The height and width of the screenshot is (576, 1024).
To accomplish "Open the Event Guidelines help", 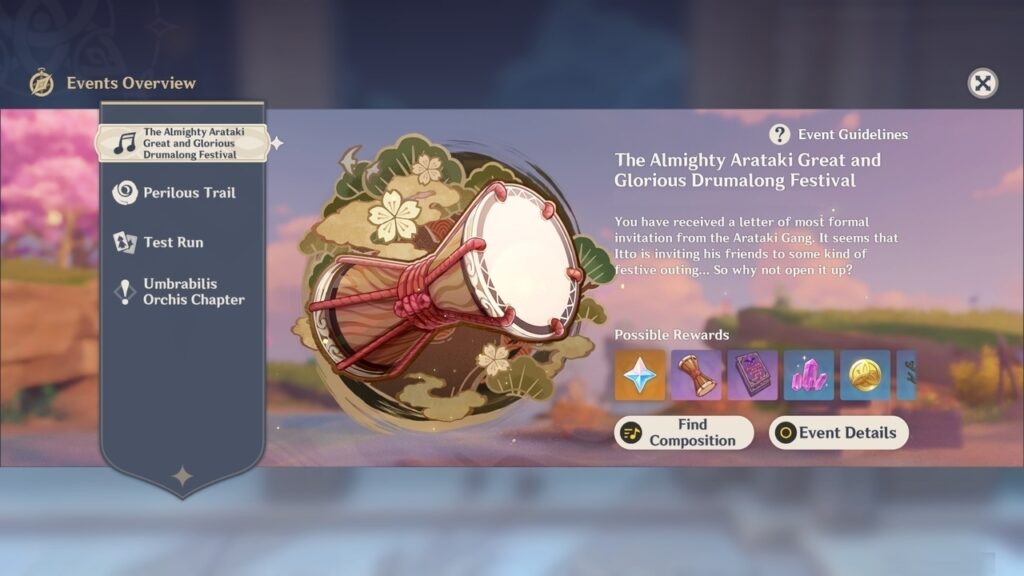I will coord(839,135).
